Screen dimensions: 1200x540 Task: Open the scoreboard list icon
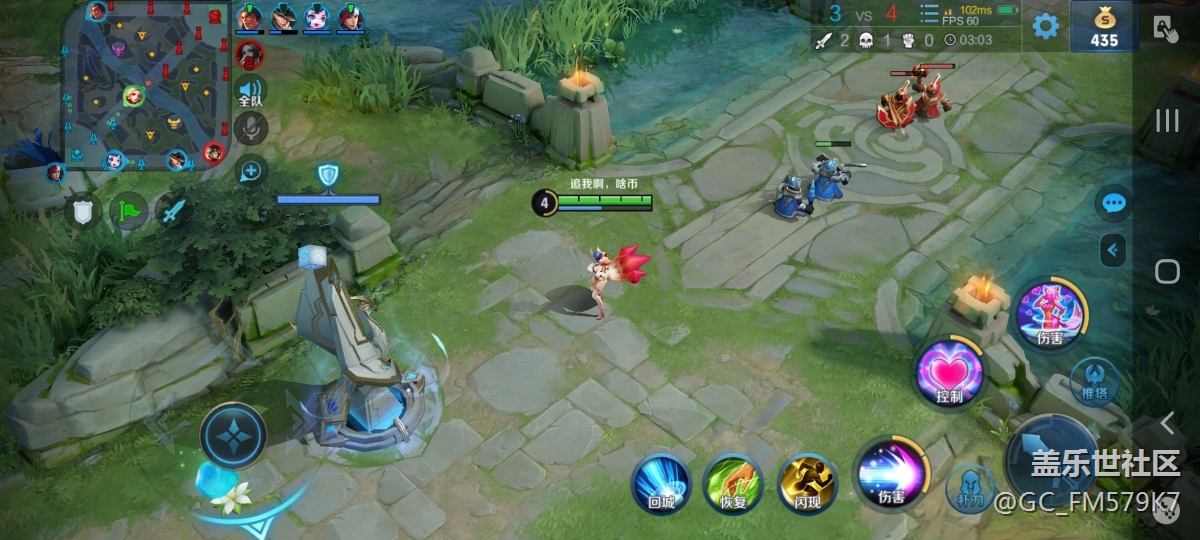point(929,14)
